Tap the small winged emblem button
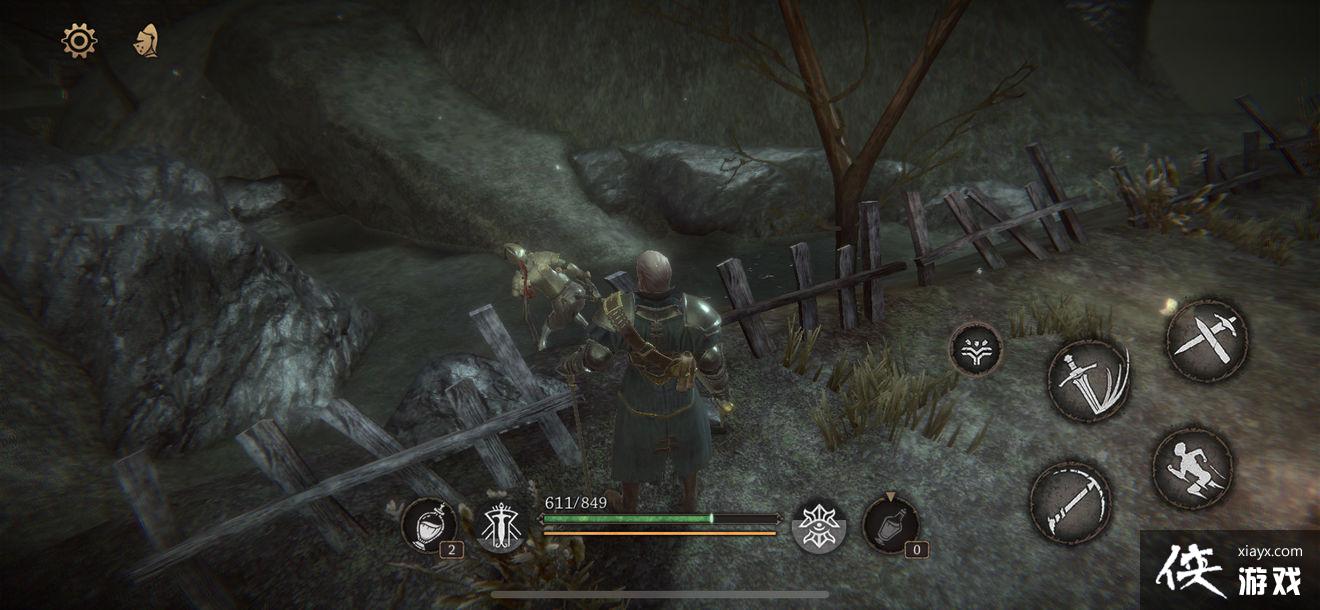Image resolution: width=1320 pixels, height=610 pixels. (975, 349)
